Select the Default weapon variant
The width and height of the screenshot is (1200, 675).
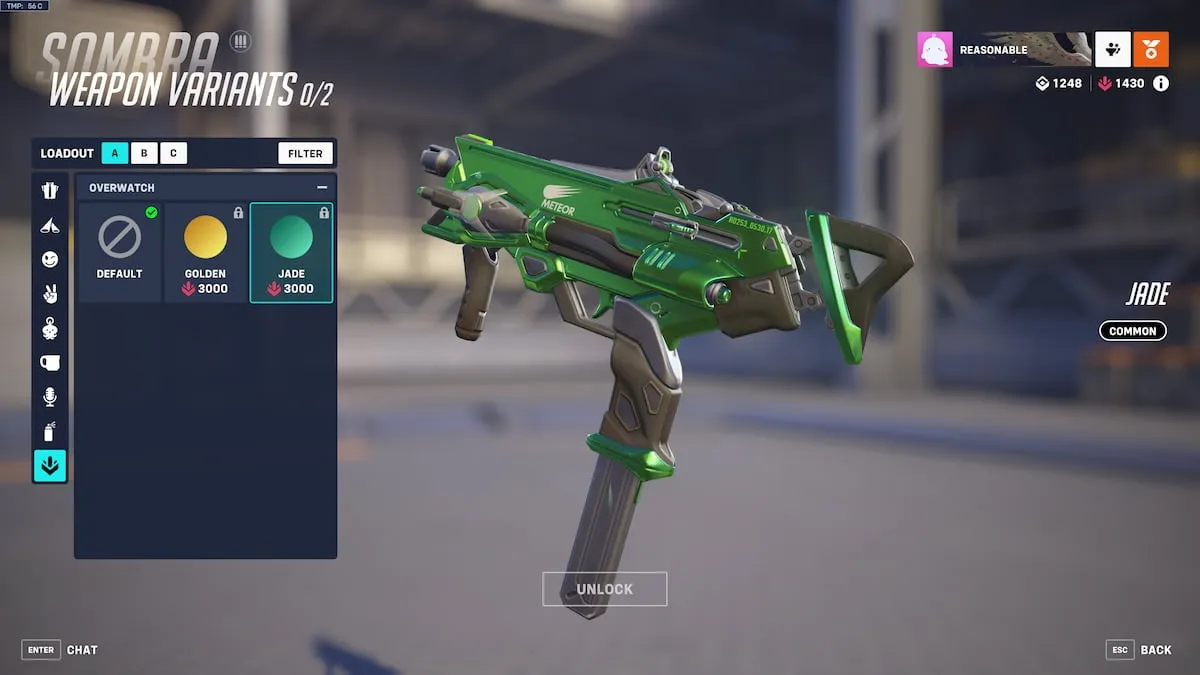120,252
